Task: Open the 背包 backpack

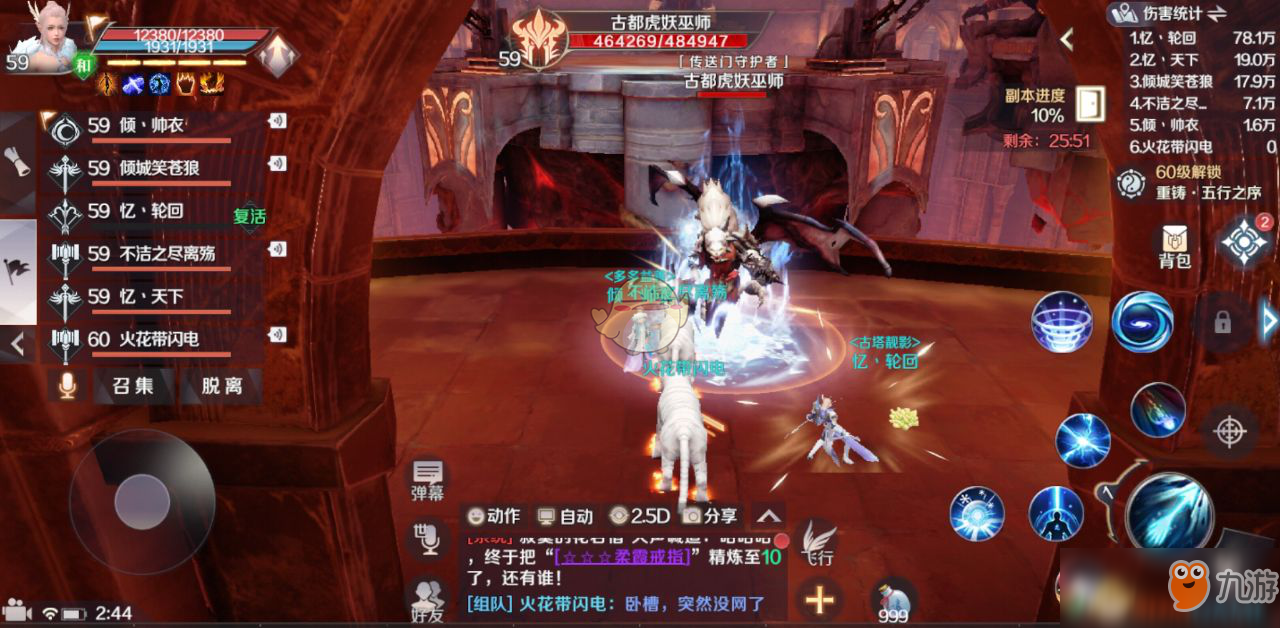Action: (x=1175, y=247)
